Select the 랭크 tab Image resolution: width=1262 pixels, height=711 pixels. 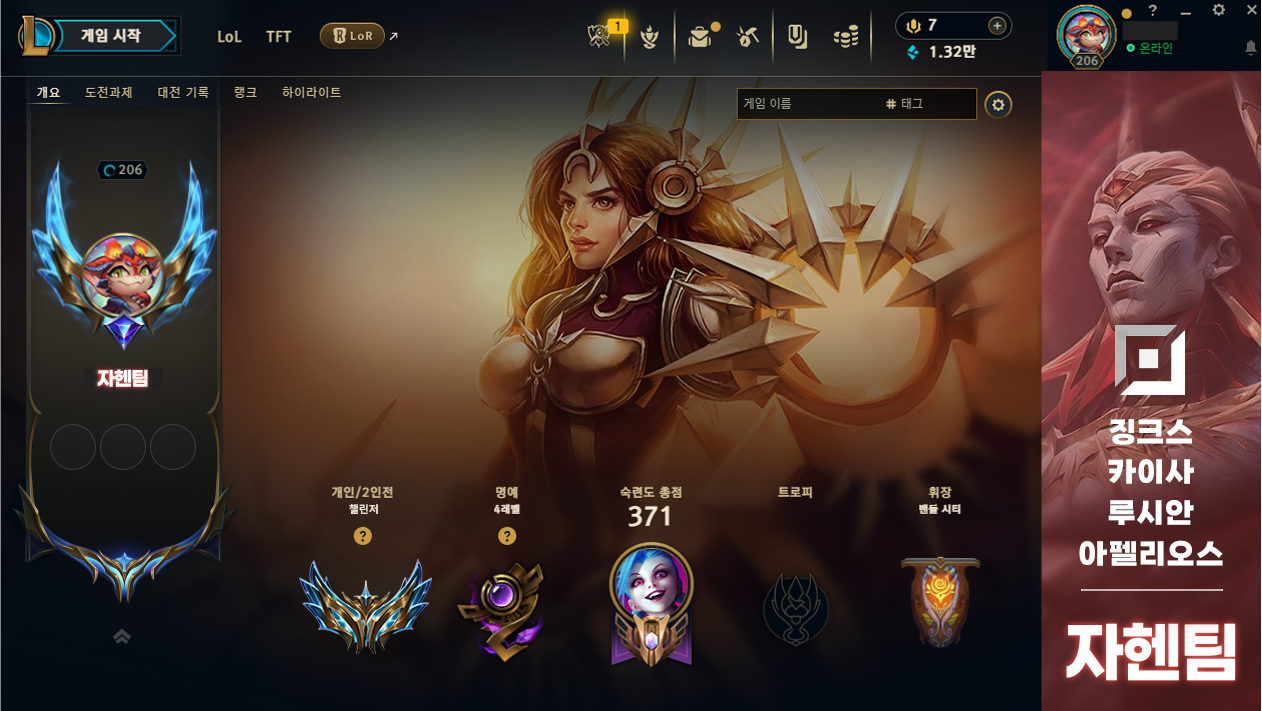coord(245,92)
